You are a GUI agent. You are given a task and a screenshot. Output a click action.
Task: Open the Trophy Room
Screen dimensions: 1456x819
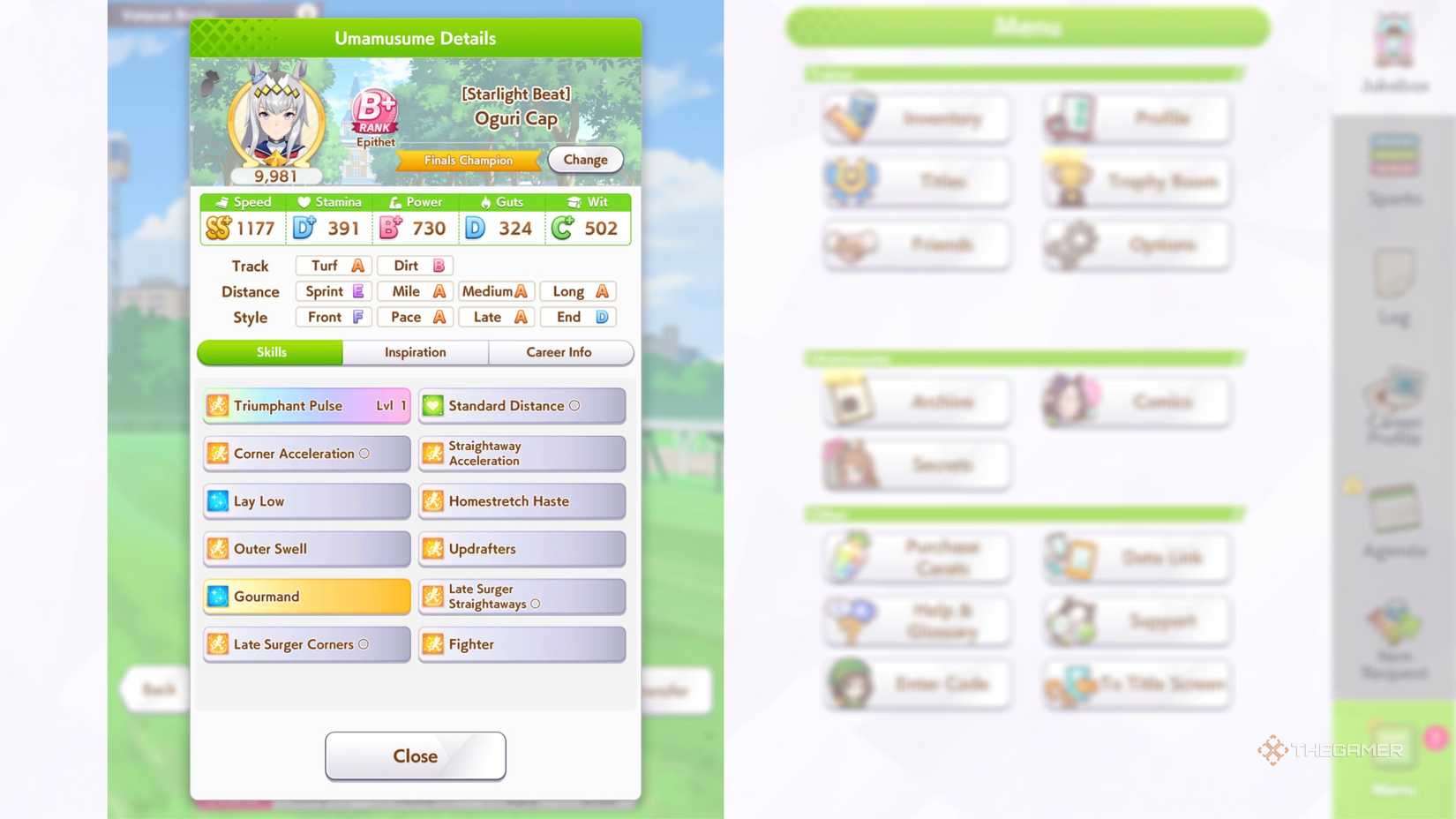[1135, 181]
